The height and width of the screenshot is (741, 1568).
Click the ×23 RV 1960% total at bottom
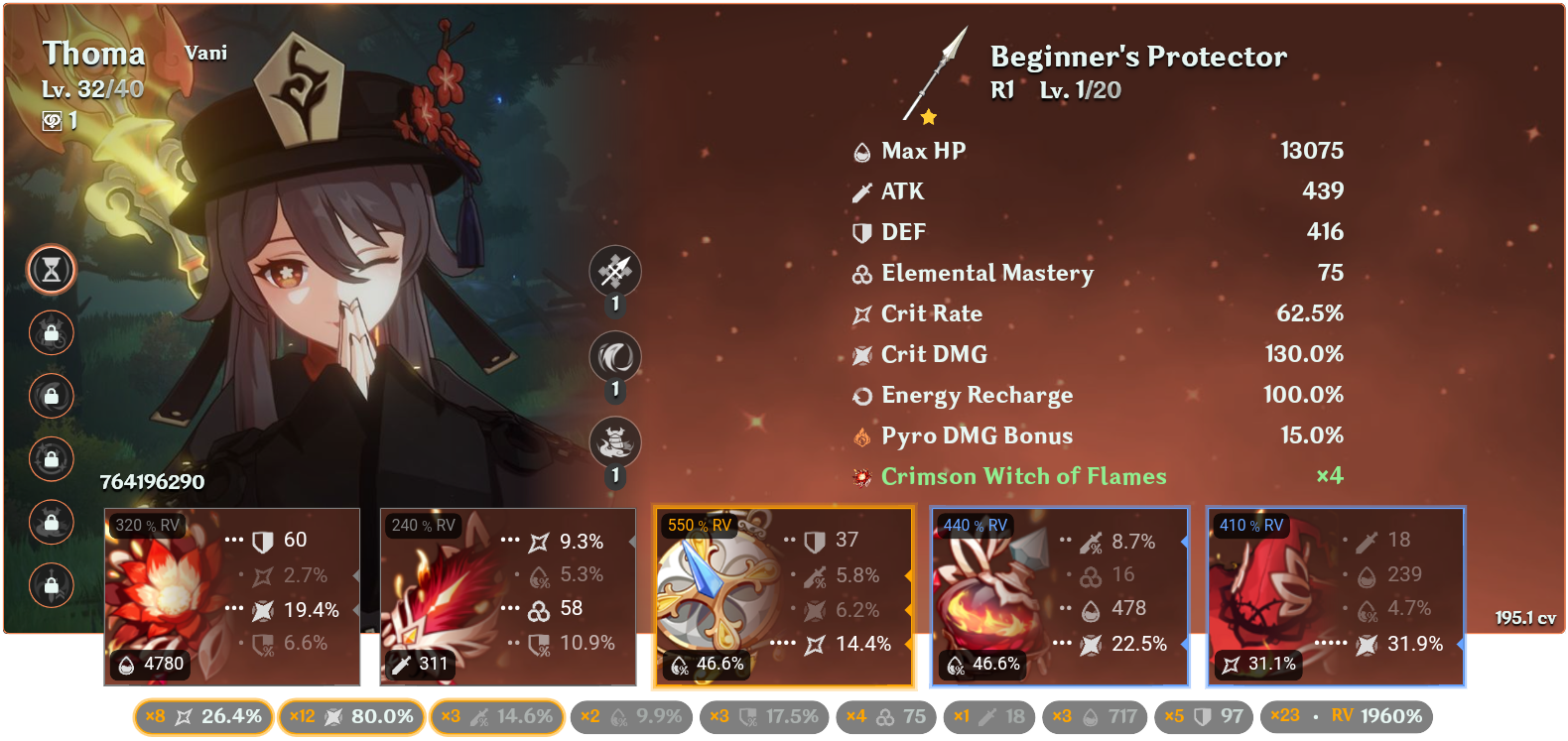(x=1347, y=714)
